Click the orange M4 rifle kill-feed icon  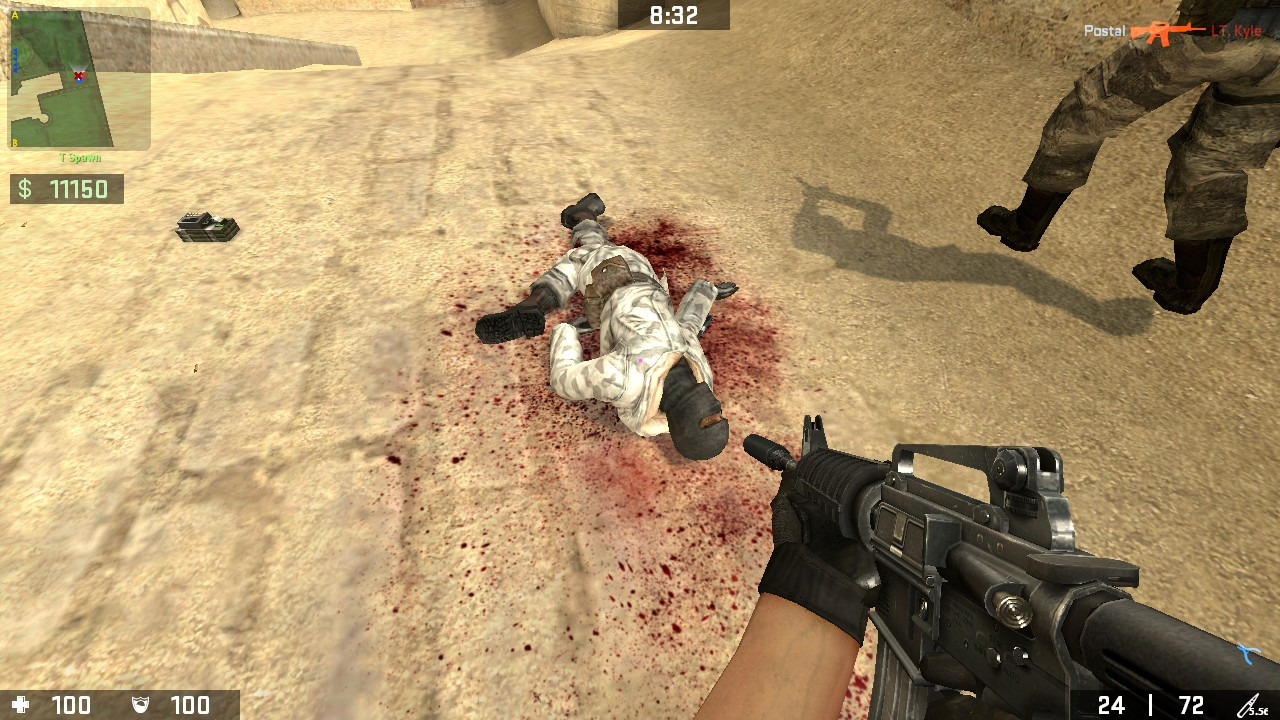click(x=1166, y=31)
